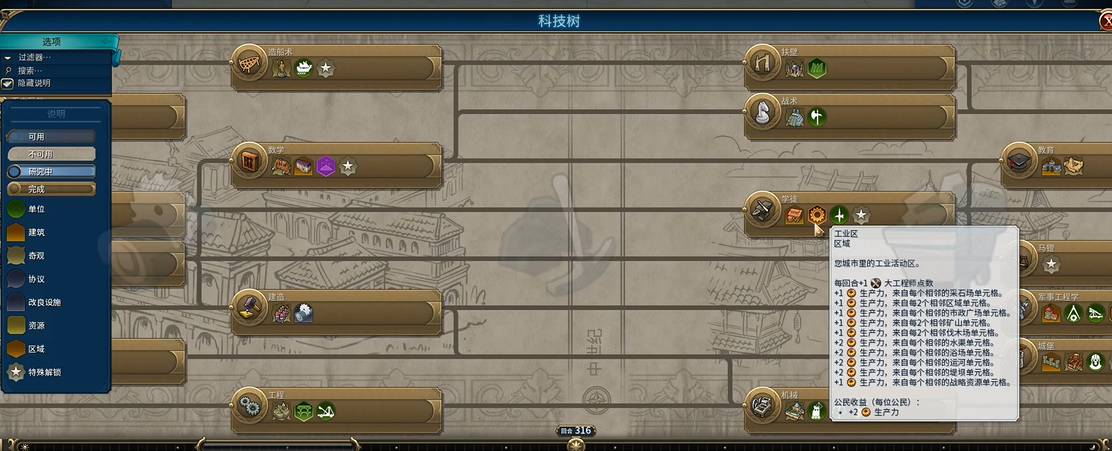Click the industrial zone gear icon under 学徒
1112x451 pixels.
pos(817,215)
